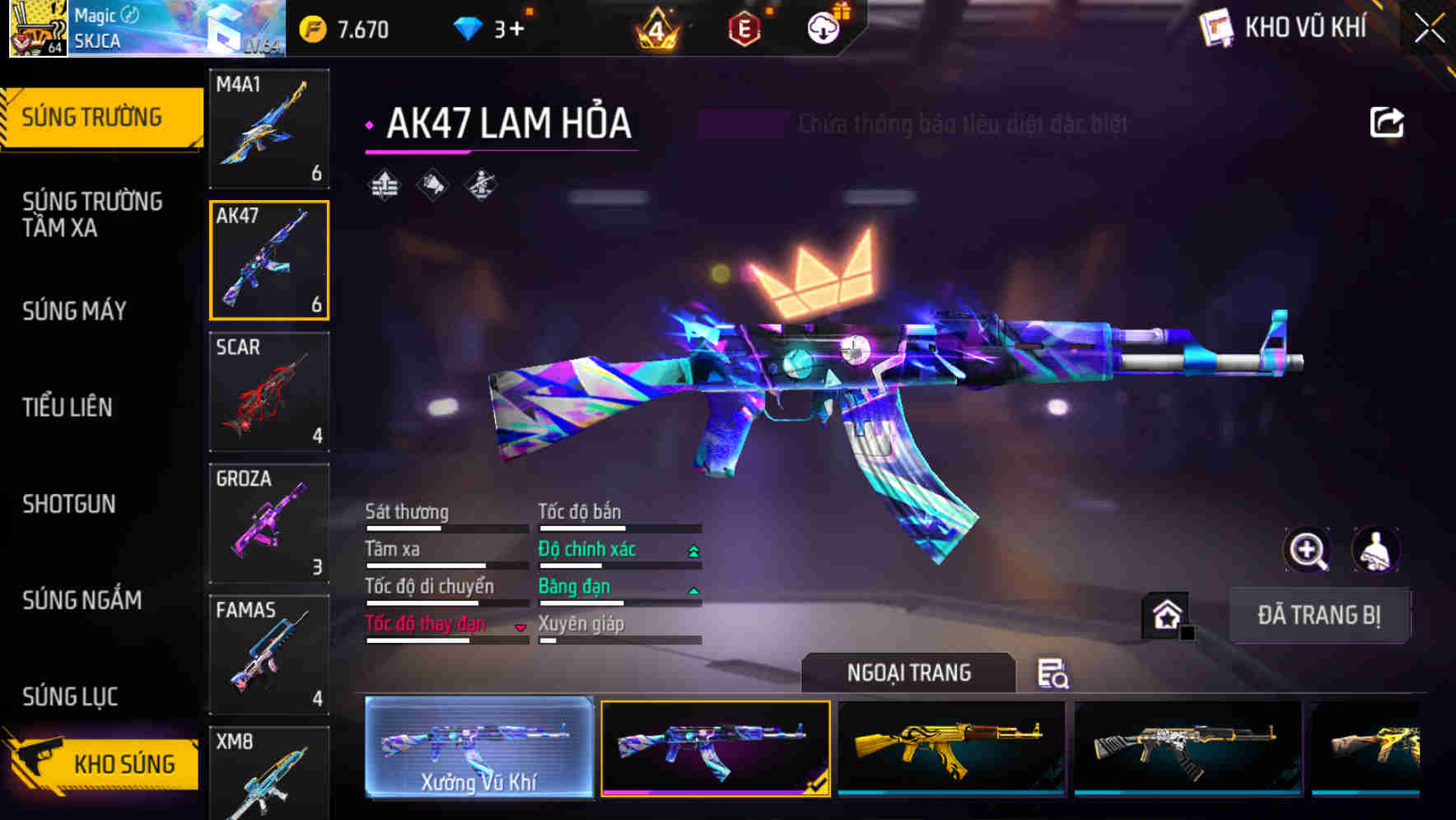Select the golden dragon AK47 skin
The width and height of the screenshot is (1456, 820).
[951, 748]
